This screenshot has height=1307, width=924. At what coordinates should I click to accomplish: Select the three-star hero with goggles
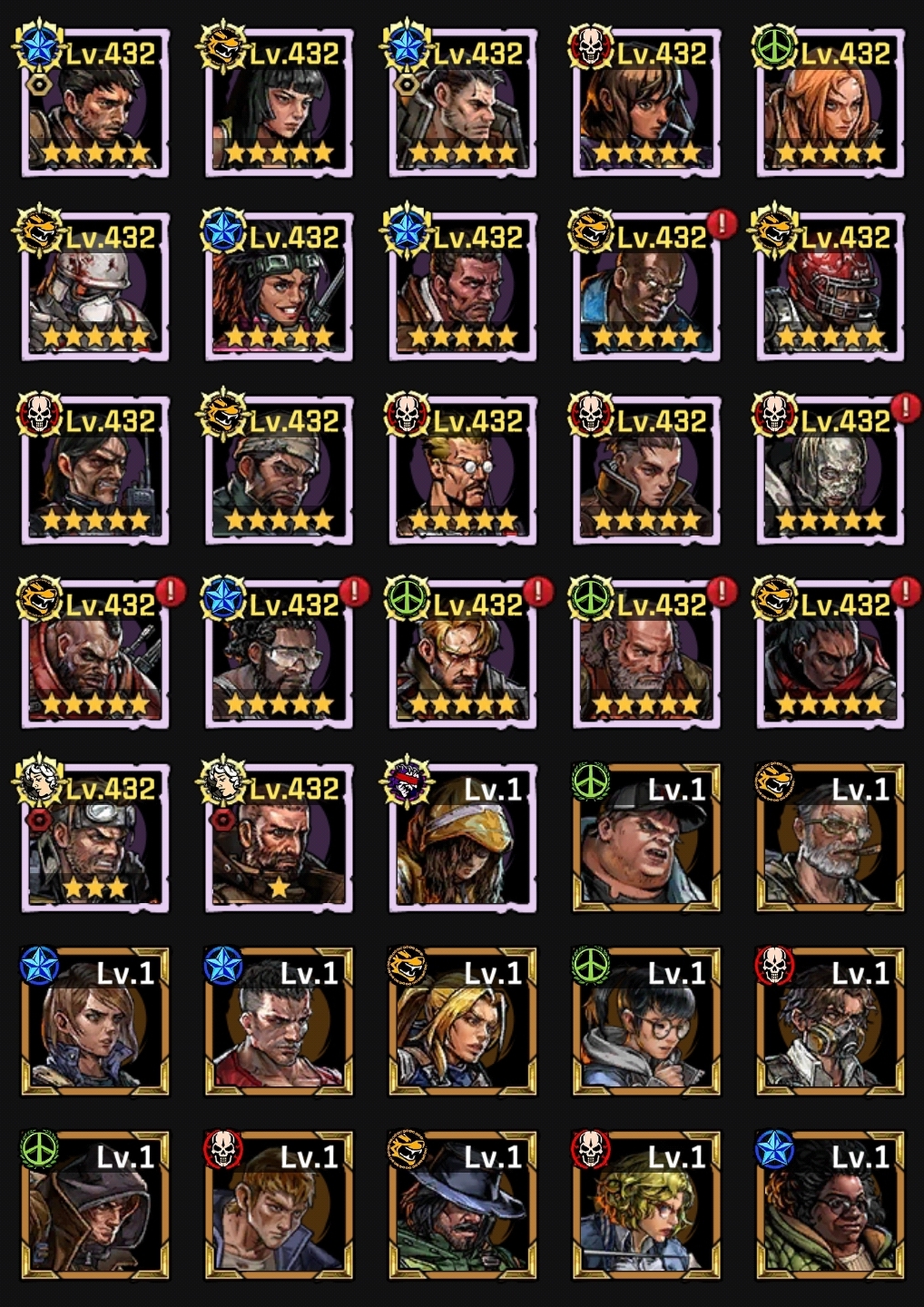click(95, 839)
